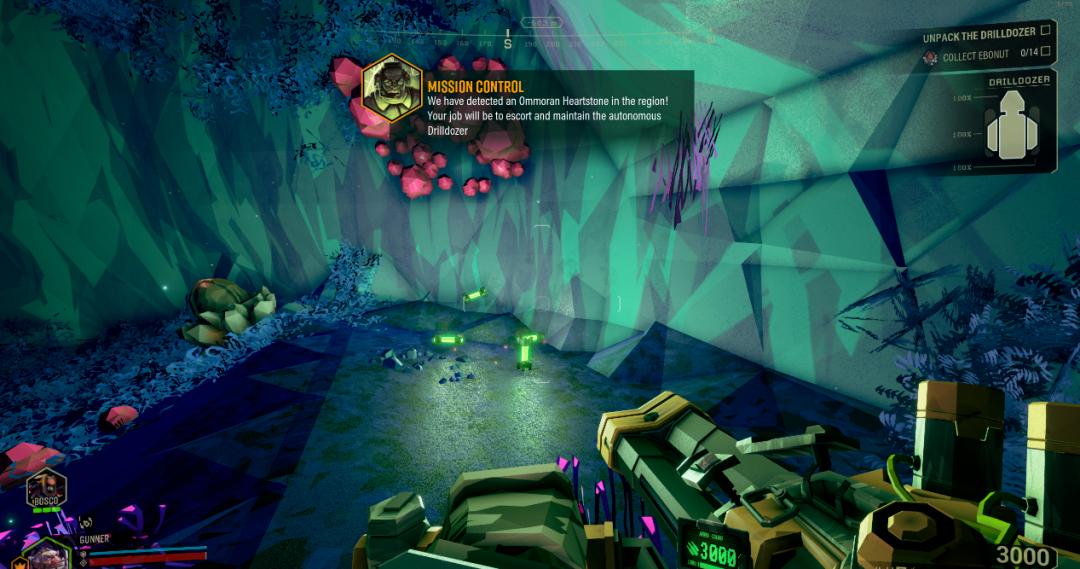Tick the Unpack the Drilldozer objective checkbox
This screenshot has width=1080, height=569.
1045,31
